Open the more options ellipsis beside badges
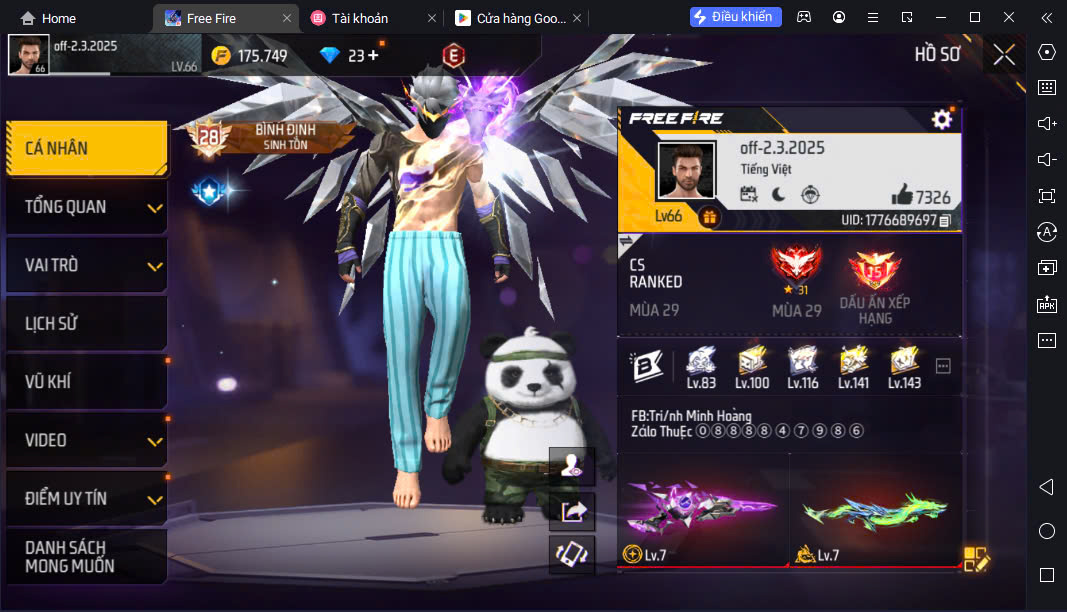Image resolution: width=1067 pixels, height=612 pixels. [x=943, y=367]
